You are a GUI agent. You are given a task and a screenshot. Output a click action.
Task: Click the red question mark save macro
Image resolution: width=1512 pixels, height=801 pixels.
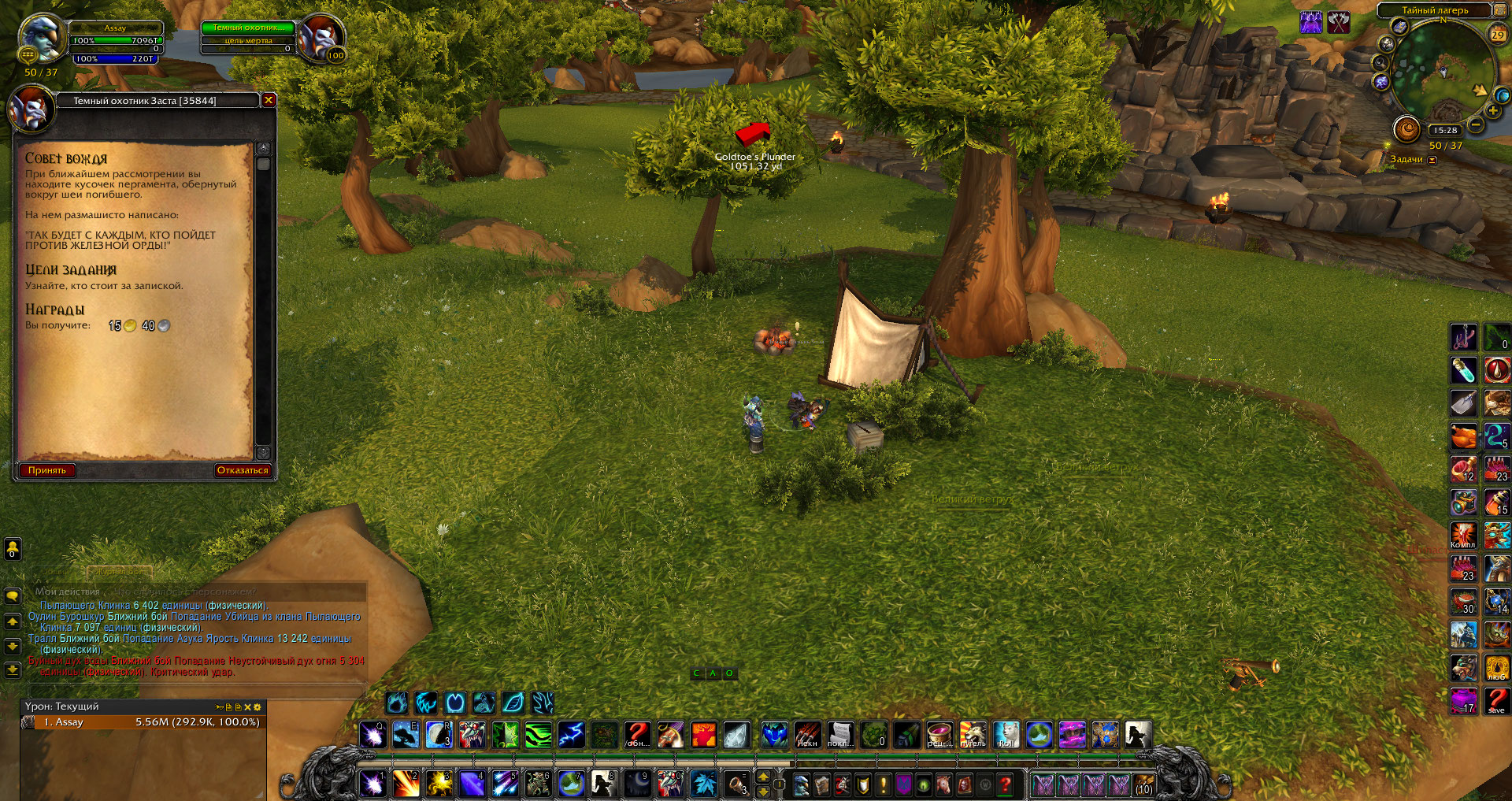point(1496,700)
